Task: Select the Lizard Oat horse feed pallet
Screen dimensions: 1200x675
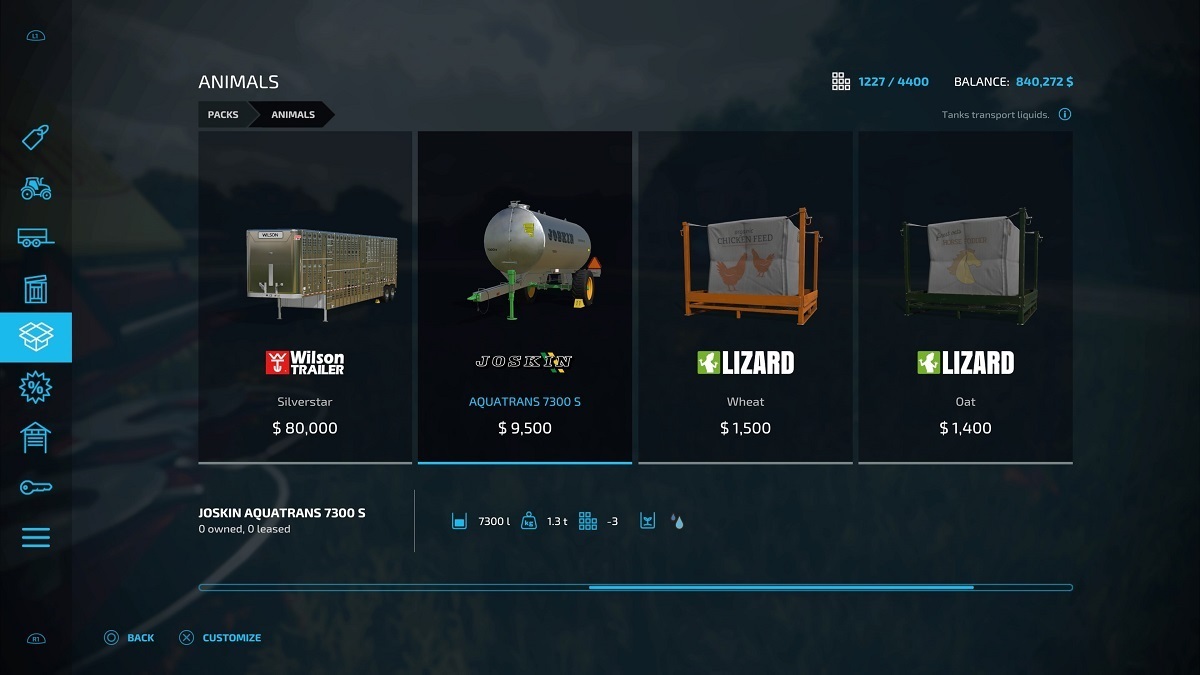Action: click(965, 297)
